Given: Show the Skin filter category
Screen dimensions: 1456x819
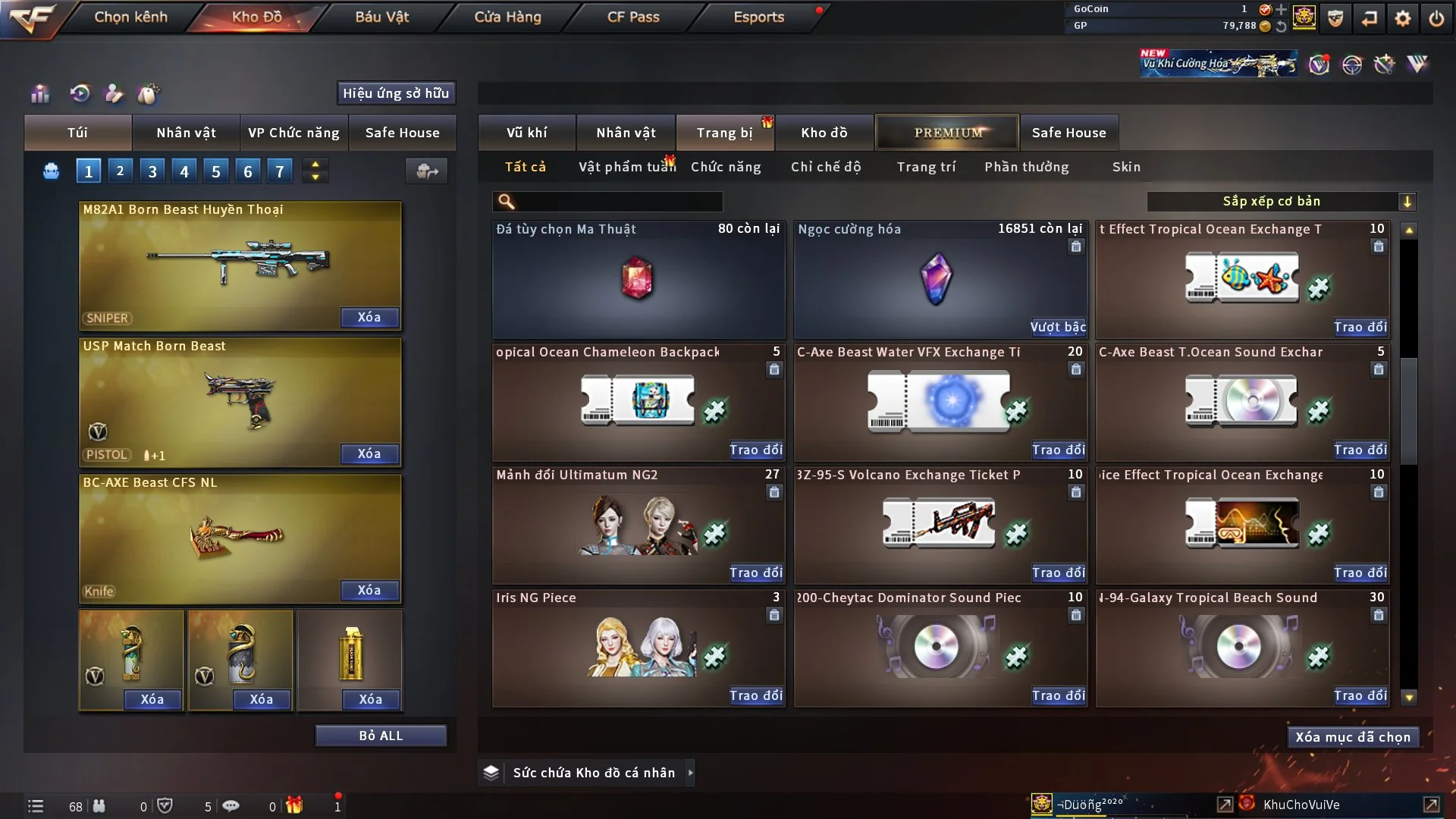Looking at the screenshot, I should [1126, 167].
